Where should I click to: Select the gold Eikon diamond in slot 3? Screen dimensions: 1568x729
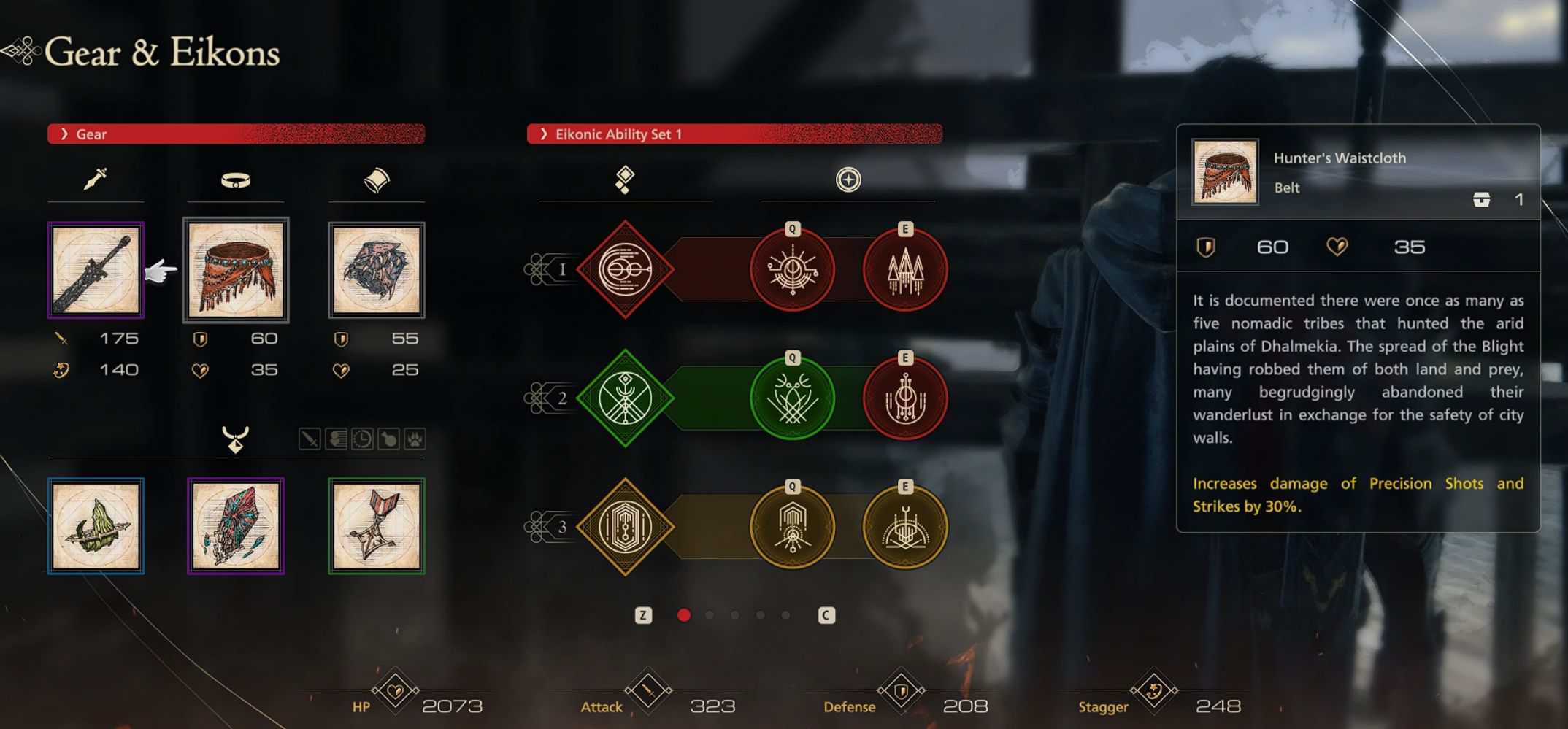coord(625,527)
